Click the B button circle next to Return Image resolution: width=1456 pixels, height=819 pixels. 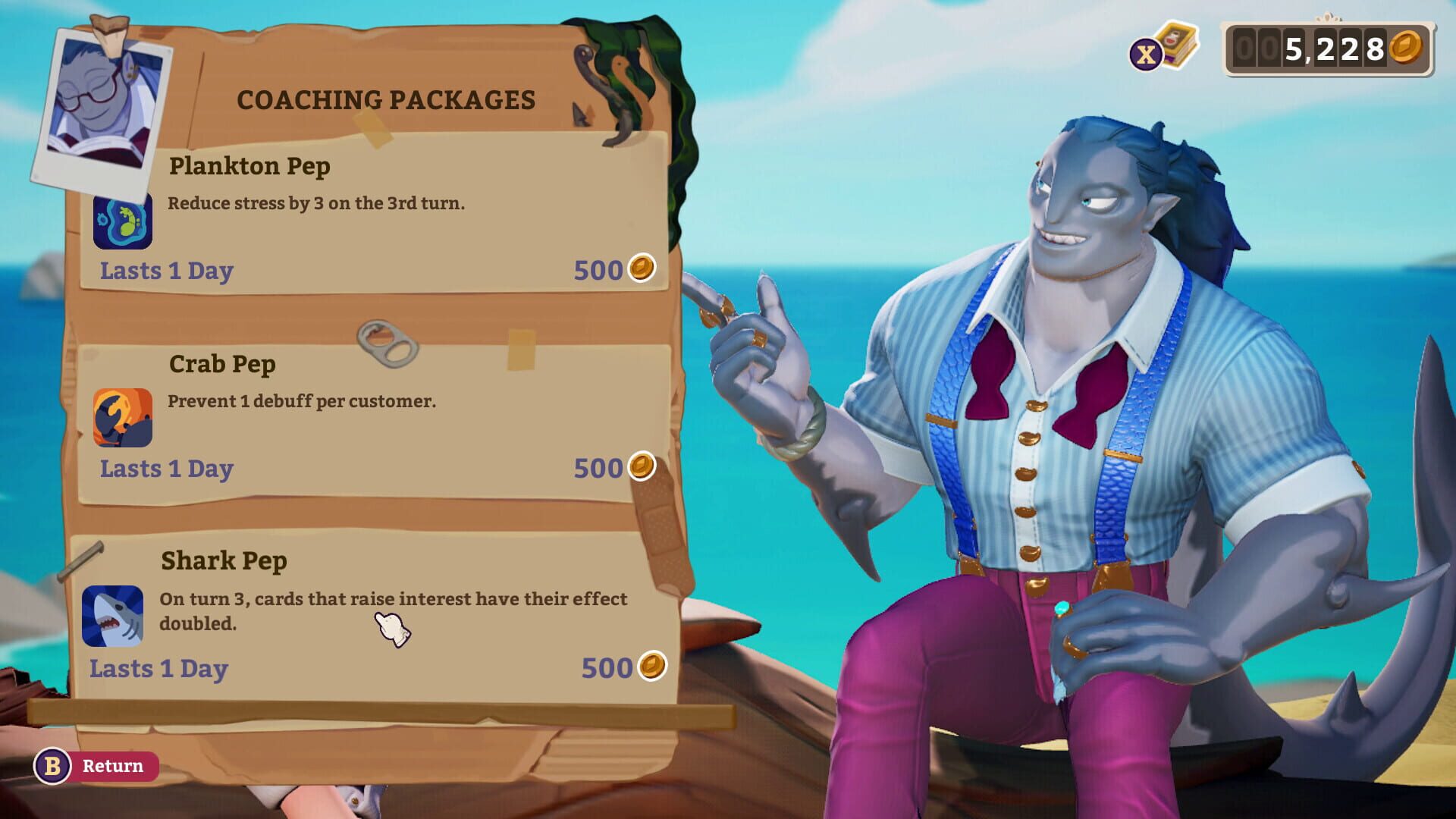[50, 766]
